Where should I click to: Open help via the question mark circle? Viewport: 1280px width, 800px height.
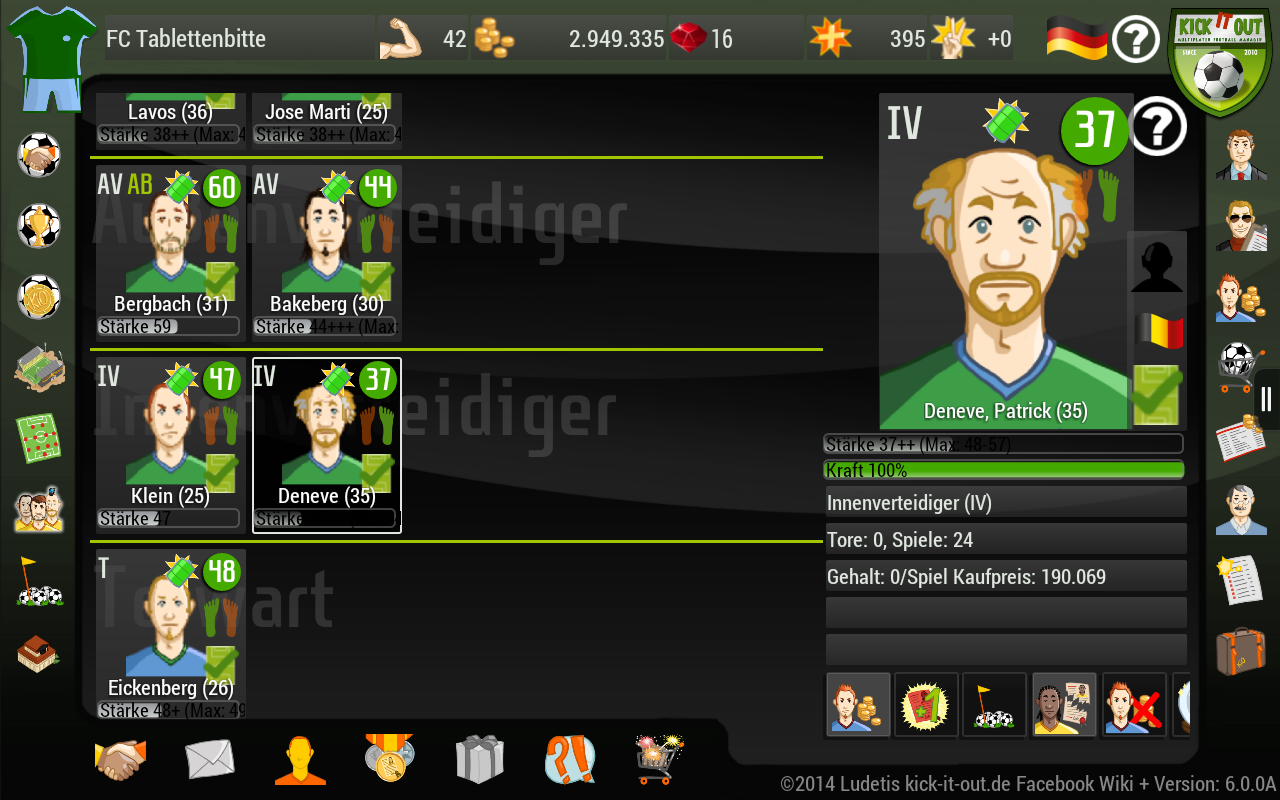pyautogui.click(x=1136, y=39)
